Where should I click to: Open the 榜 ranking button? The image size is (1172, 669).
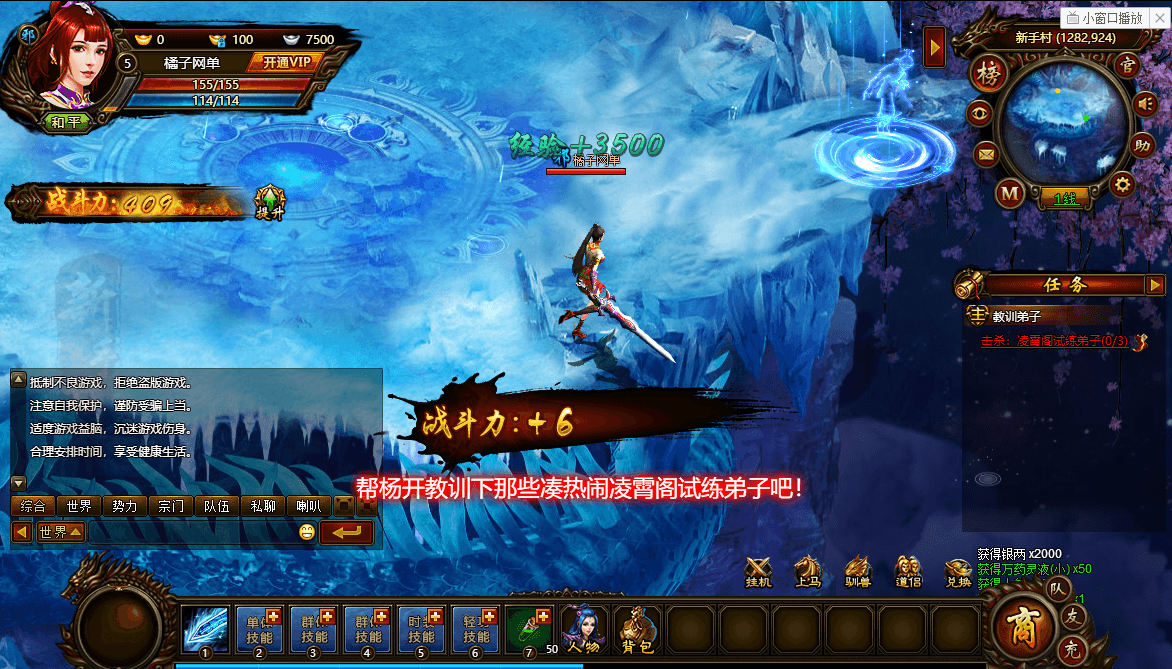point(989,74)
